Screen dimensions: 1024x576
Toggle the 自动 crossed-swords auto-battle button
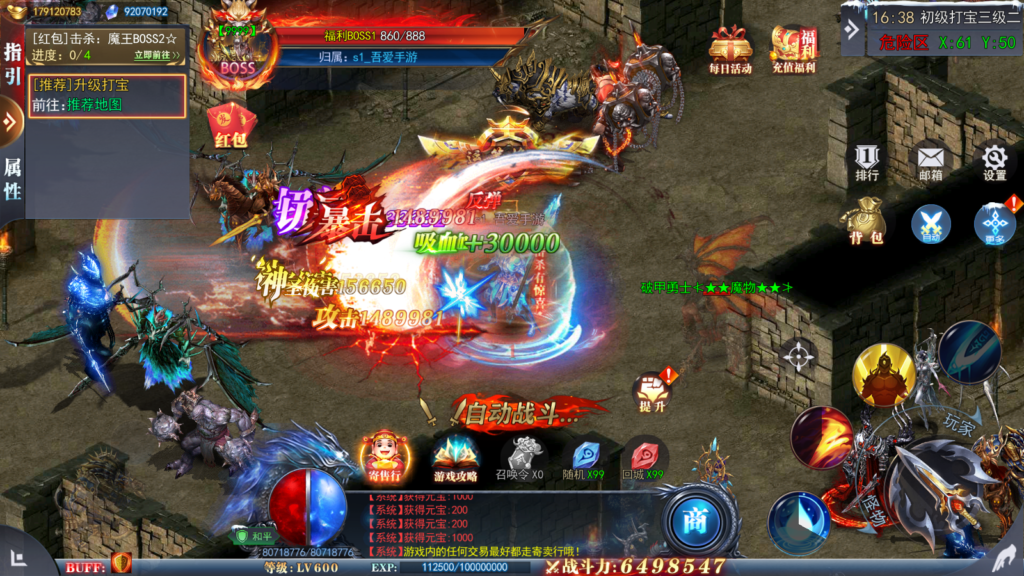pos(931,223)
